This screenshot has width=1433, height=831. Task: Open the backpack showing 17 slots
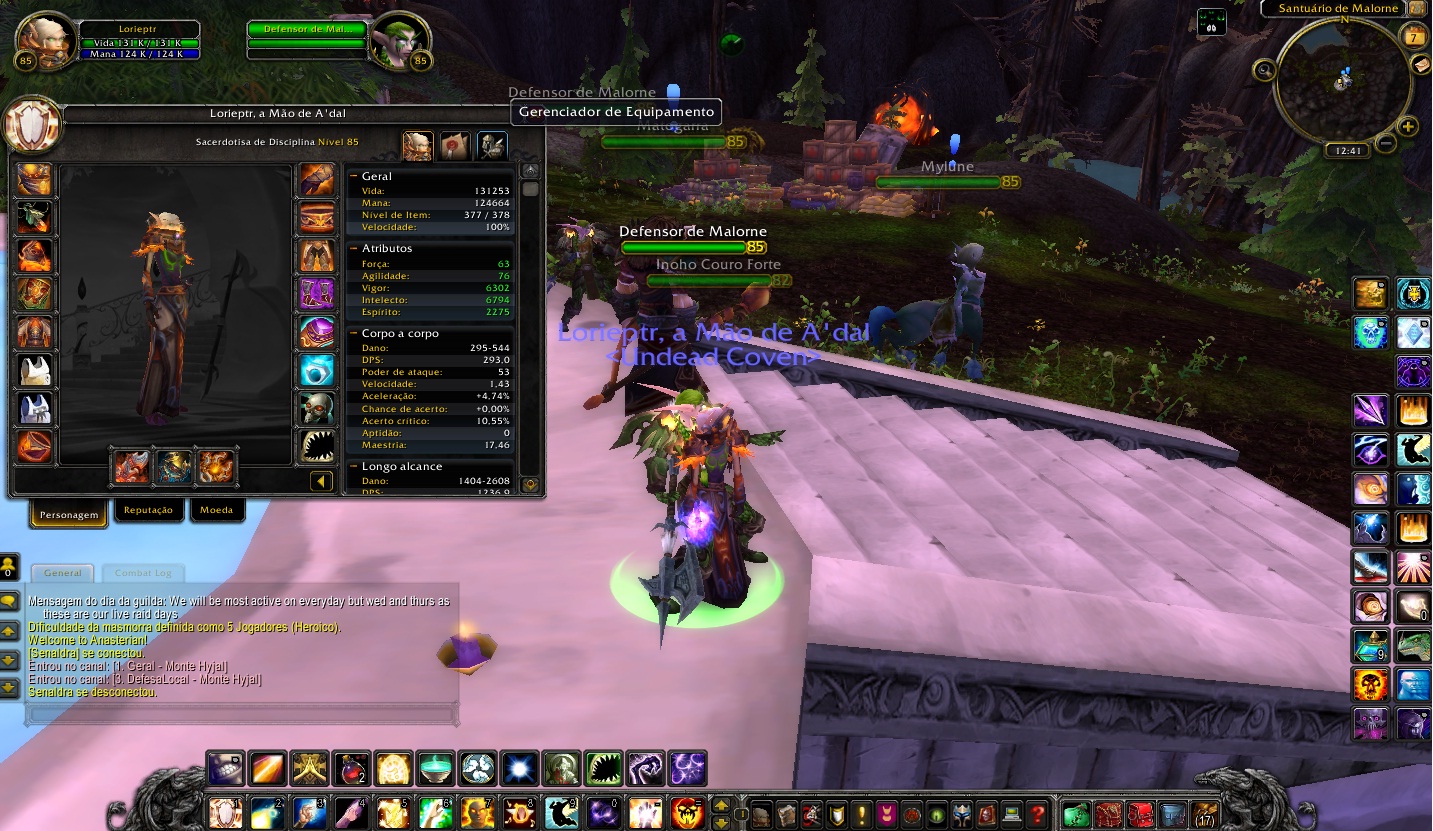(x=1205, y=813)
